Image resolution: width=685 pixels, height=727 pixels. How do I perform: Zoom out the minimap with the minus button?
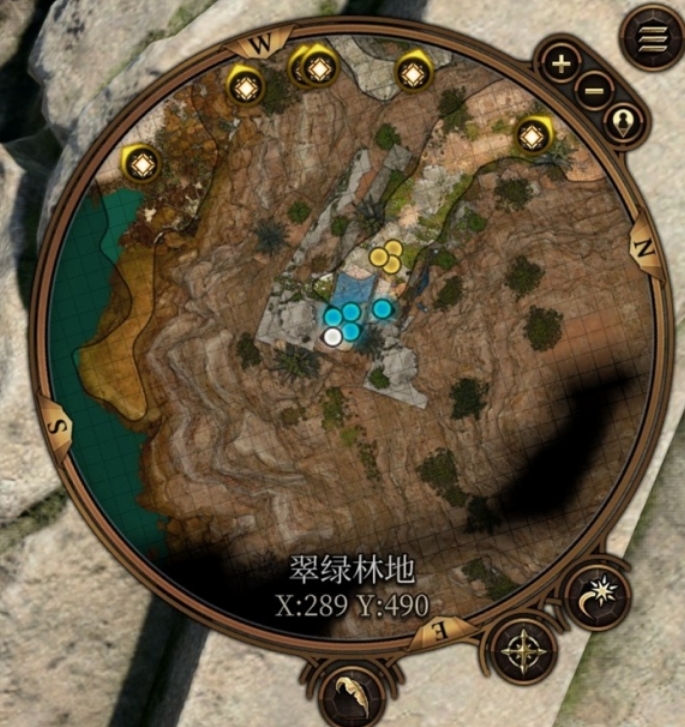point(594,92)
